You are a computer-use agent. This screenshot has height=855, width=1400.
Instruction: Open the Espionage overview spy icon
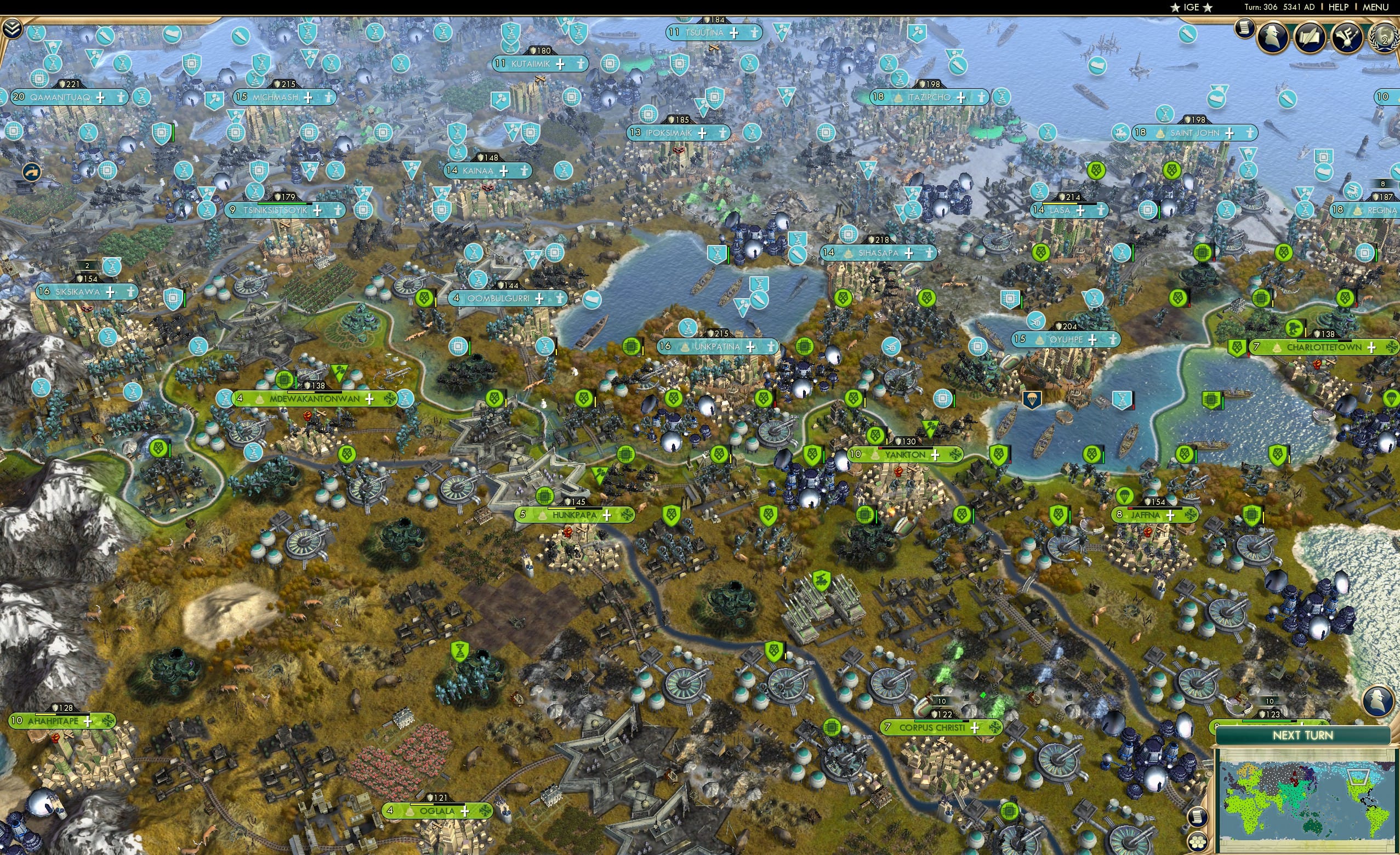click(1272, 36)
